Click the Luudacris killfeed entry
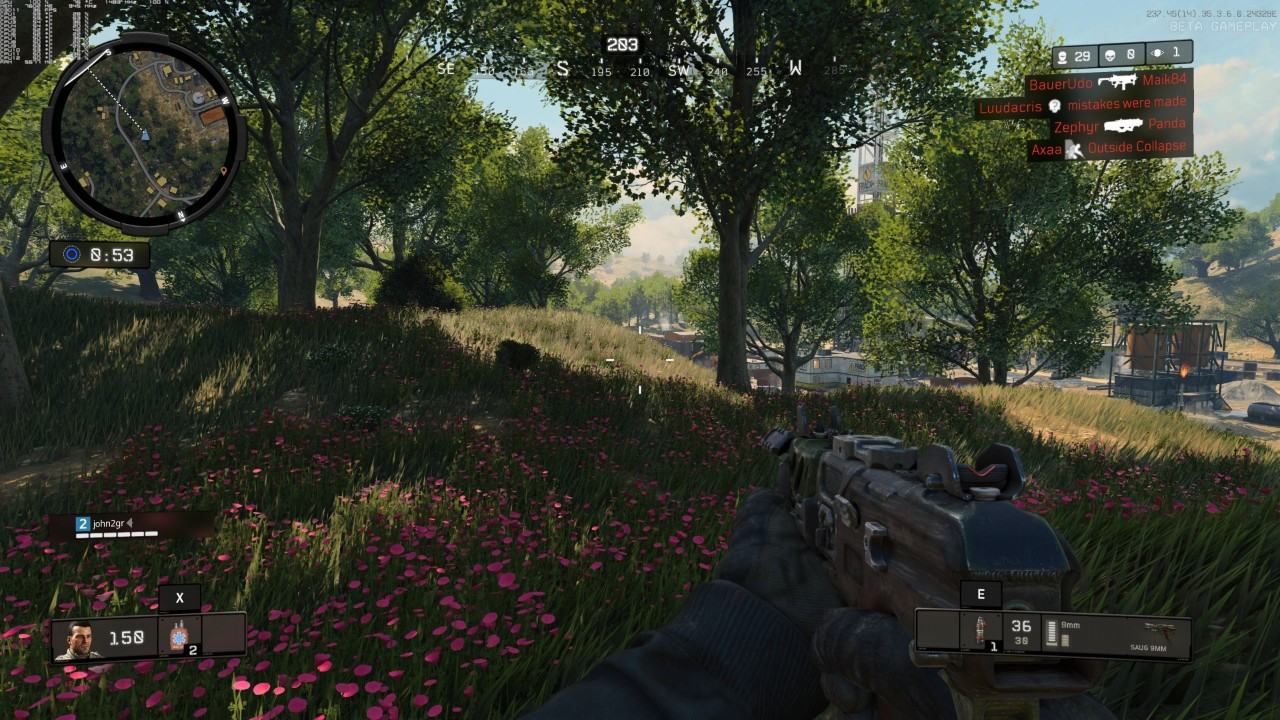This screenshot has width=1280, height=720. [1083, 105]
